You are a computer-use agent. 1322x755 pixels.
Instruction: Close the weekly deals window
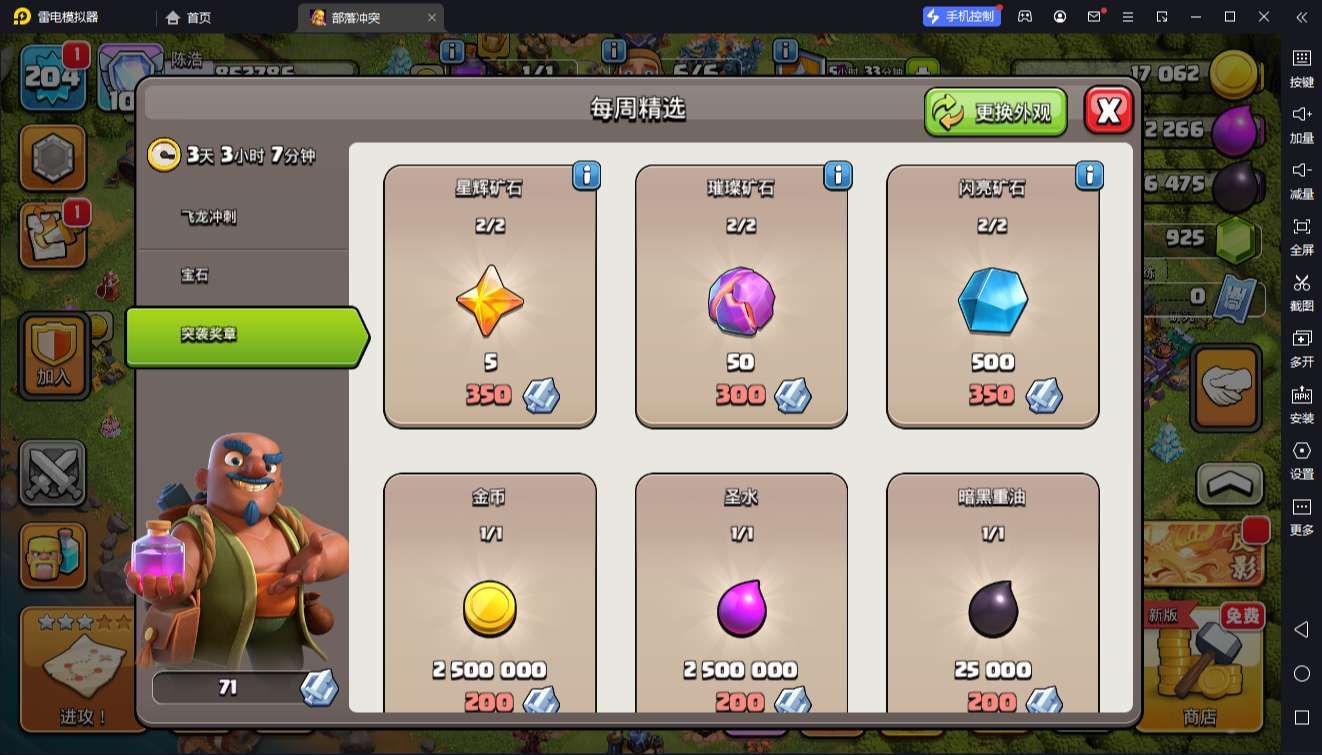pyautogui.click(x=1108, y=111)
